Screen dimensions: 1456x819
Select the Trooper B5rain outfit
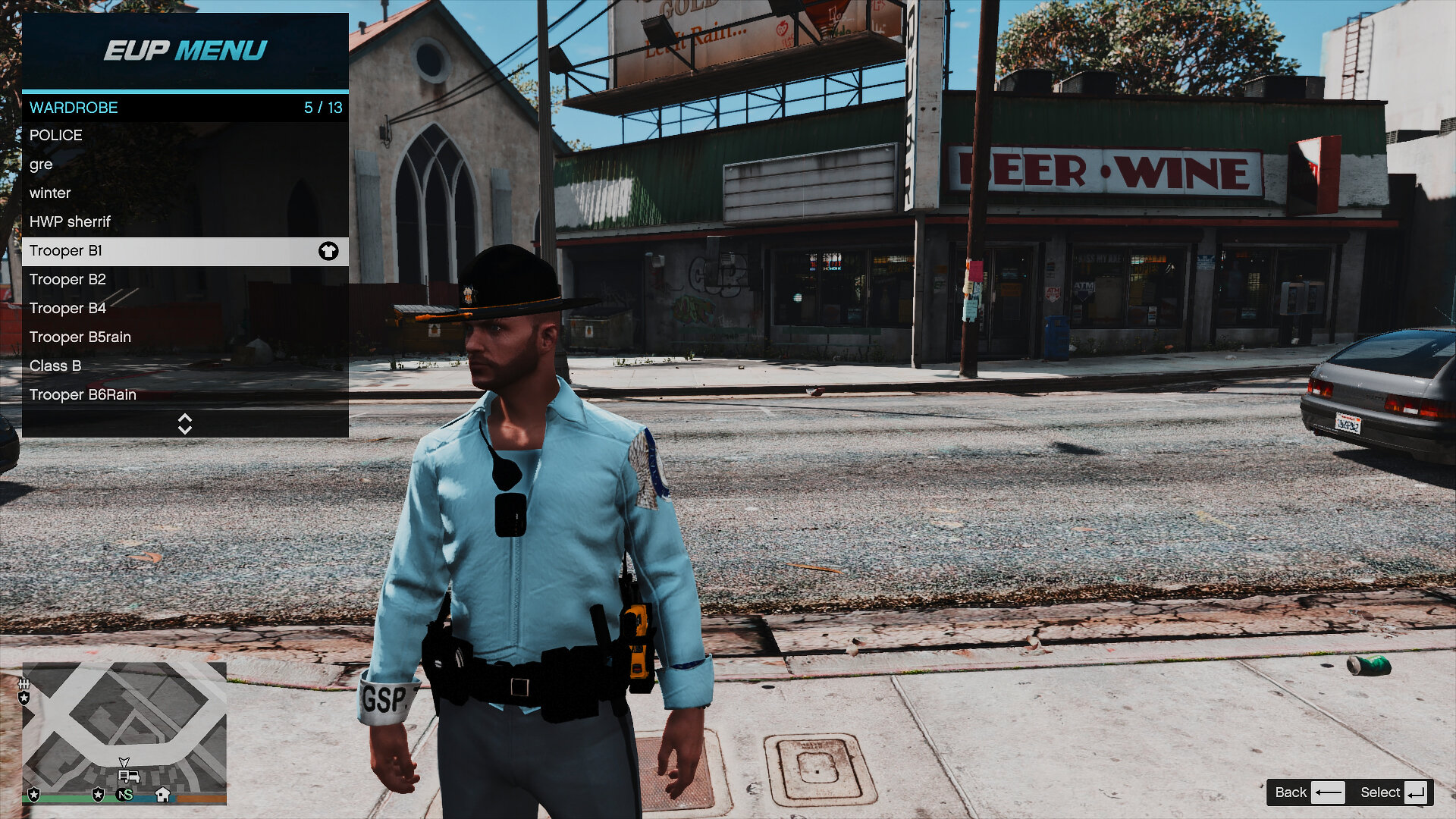coord(185,337)
